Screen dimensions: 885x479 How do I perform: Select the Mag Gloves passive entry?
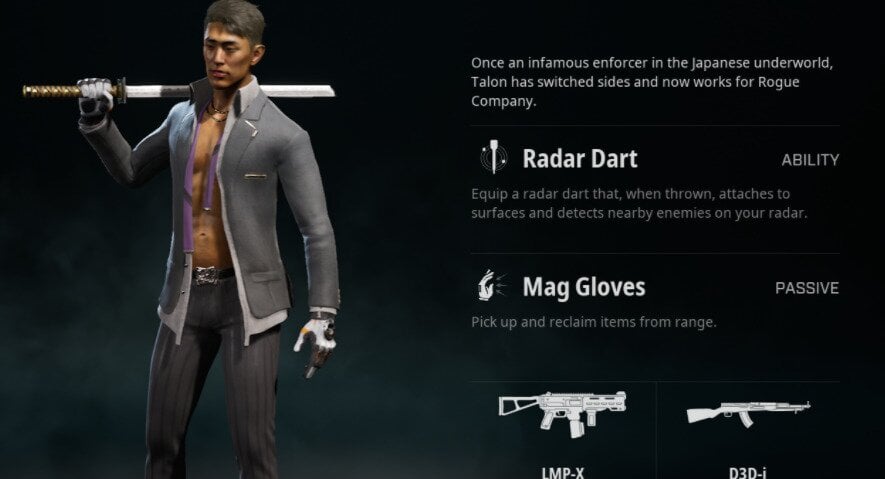pos(583,288)
